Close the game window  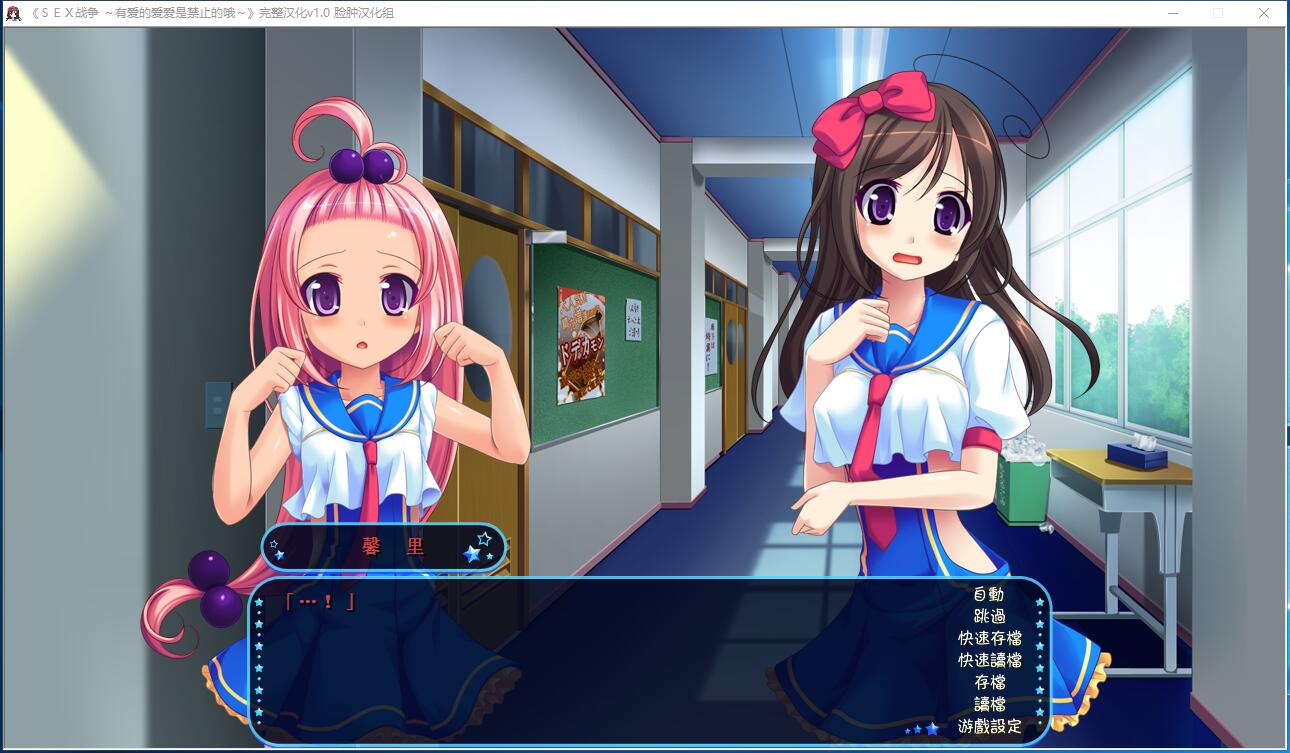(1264, 13)
